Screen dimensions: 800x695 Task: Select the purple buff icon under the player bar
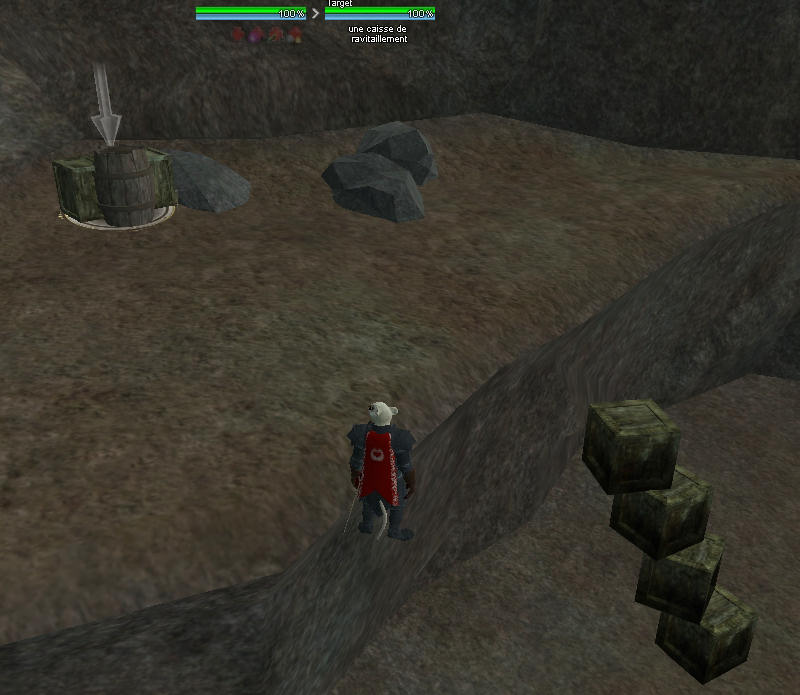point(256,35)
